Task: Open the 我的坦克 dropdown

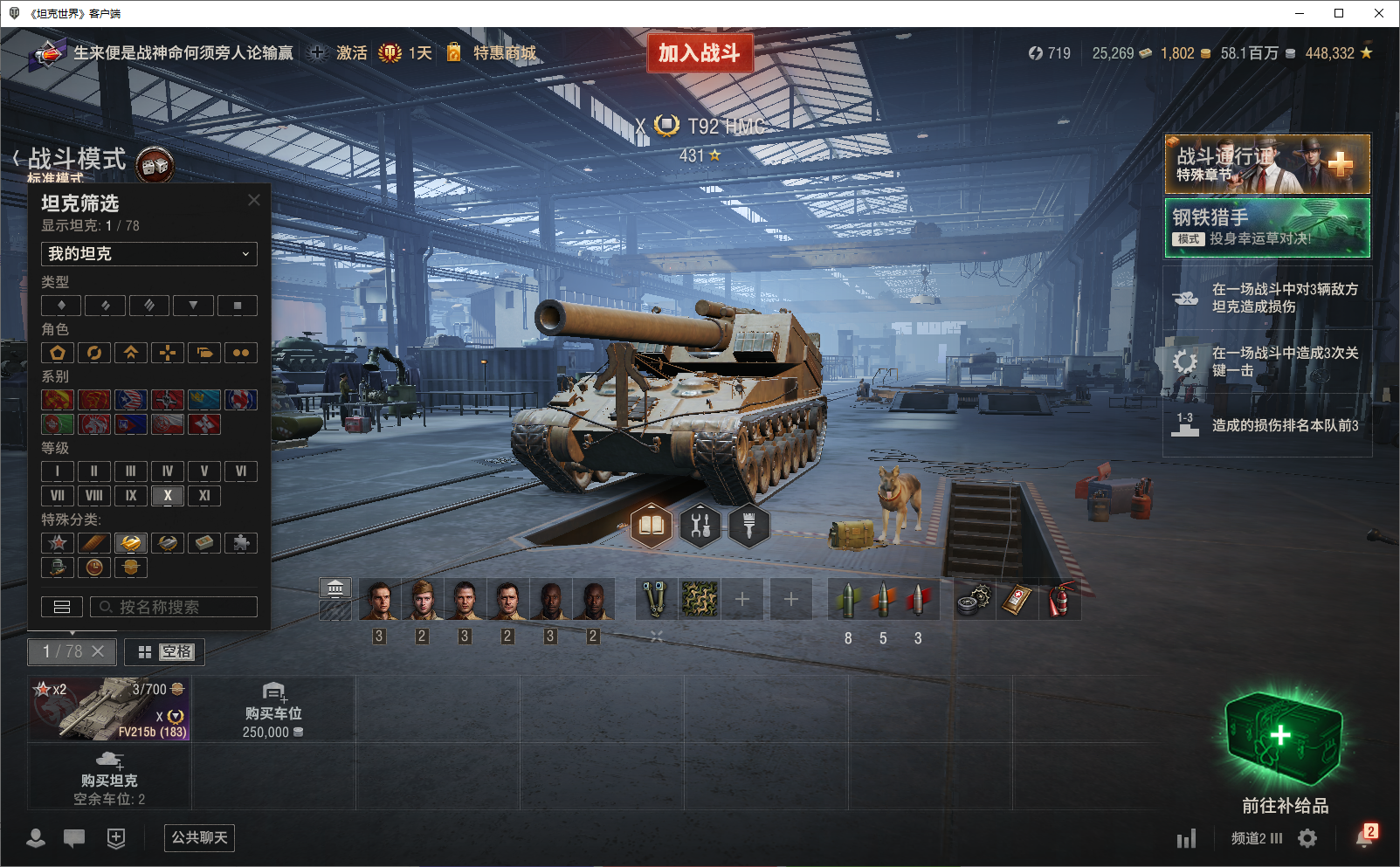Action: (x=149, y=254)
